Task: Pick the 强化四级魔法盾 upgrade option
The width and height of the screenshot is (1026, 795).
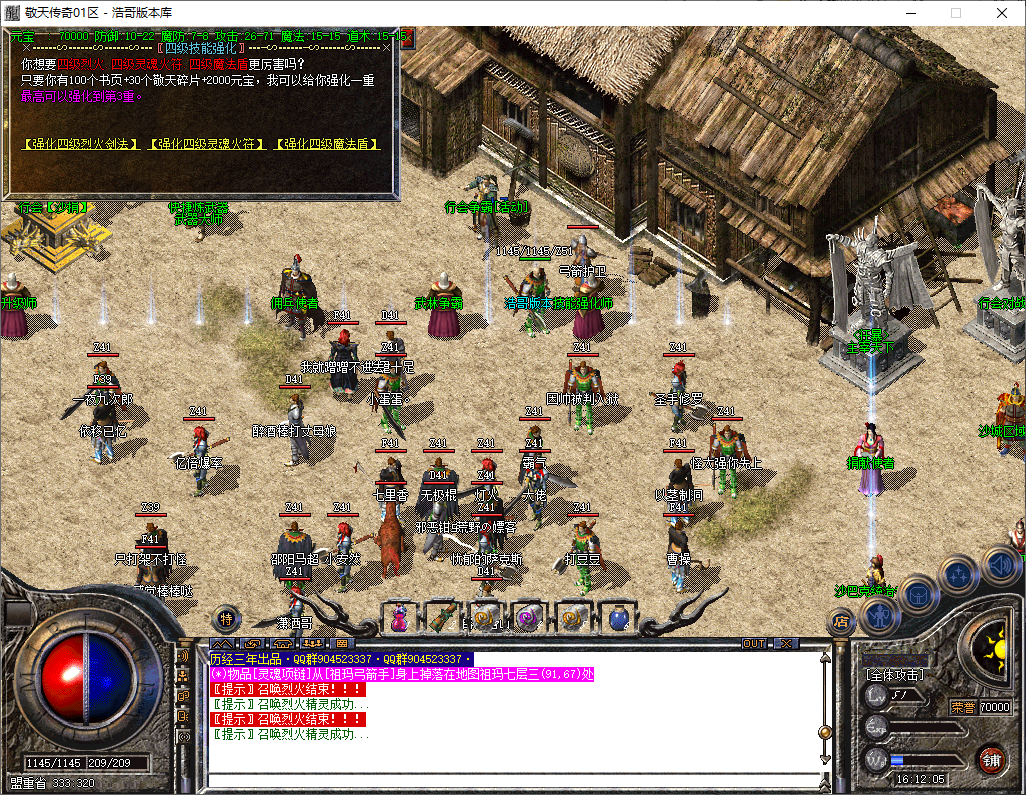Action: pos(327,144)
